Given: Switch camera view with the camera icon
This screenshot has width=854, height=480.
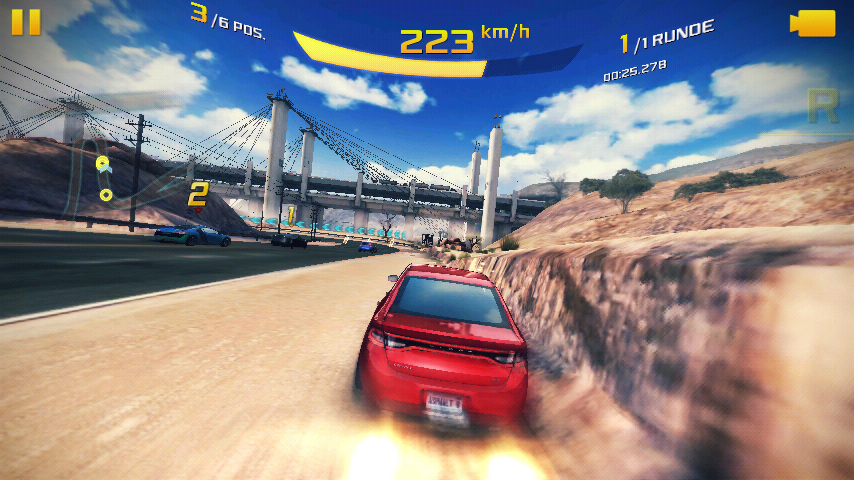Looking at the screenshot, I should (x=812, y=23).
